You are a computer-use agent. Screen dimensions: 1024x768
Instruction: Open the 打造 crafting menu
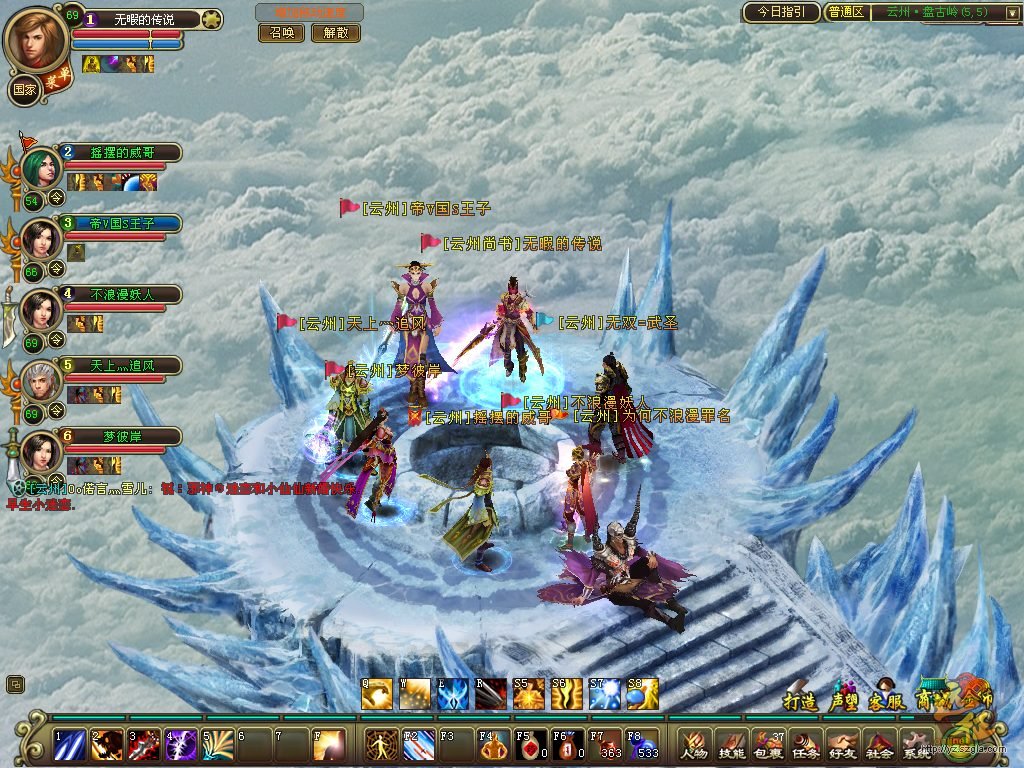coord(801,699)
